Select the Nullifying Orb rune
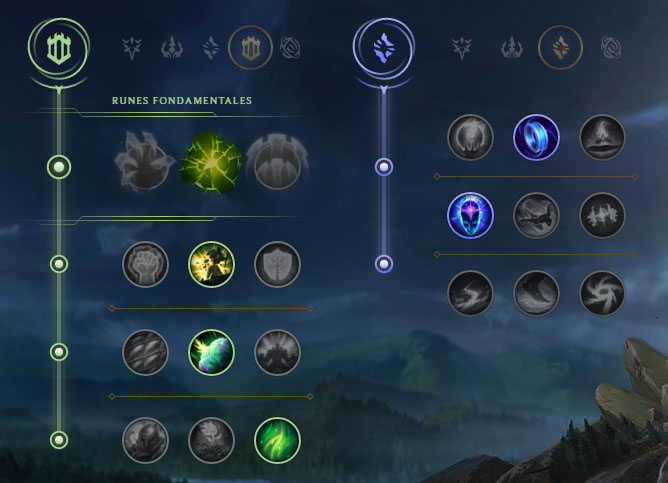The height and width of the screenshot is (483, 668). point(470,137)
